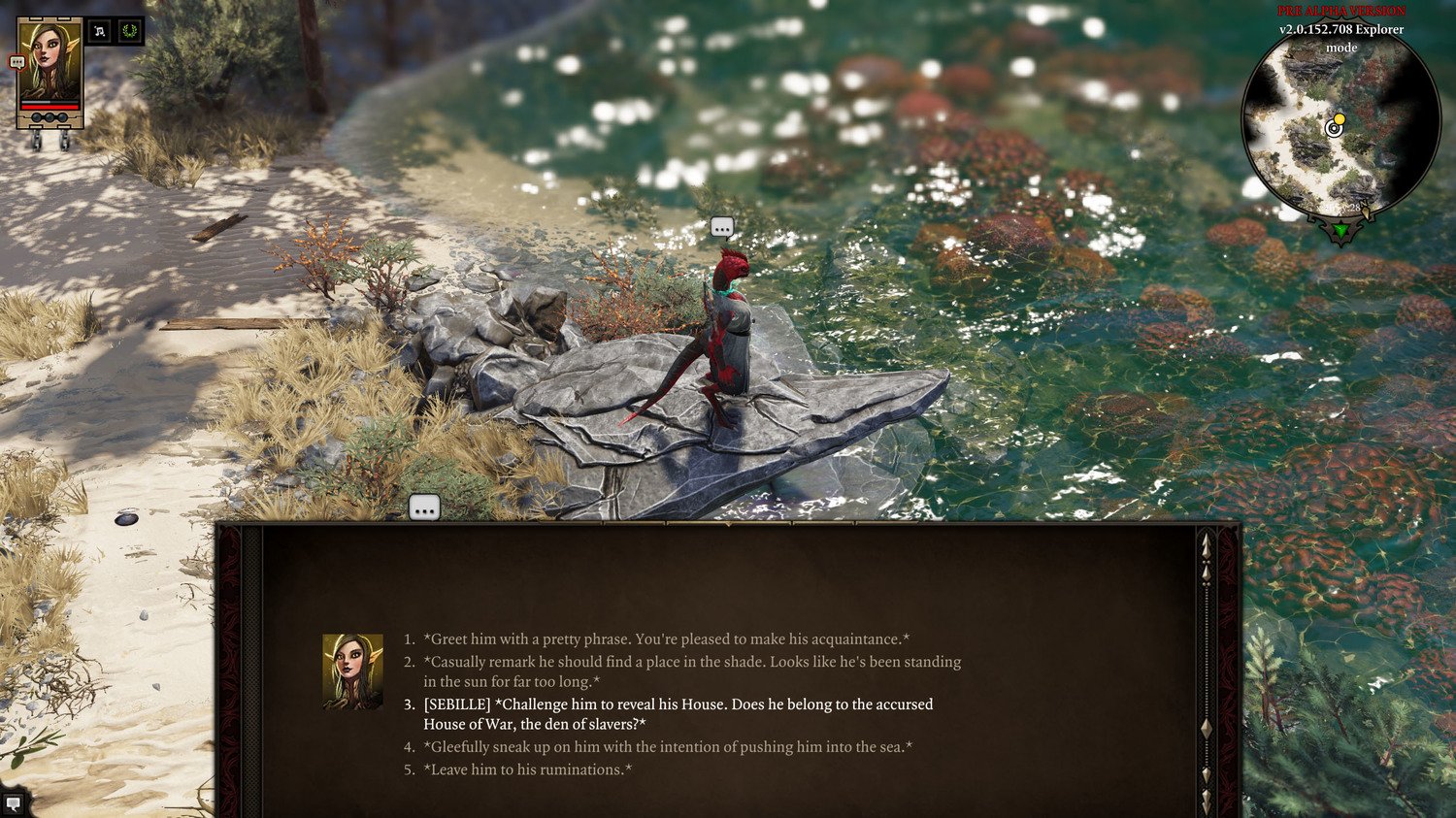Click the music note status icon near Sebille's portrait
This screenshot has width=1456, height=818.
tap(100, 32)
